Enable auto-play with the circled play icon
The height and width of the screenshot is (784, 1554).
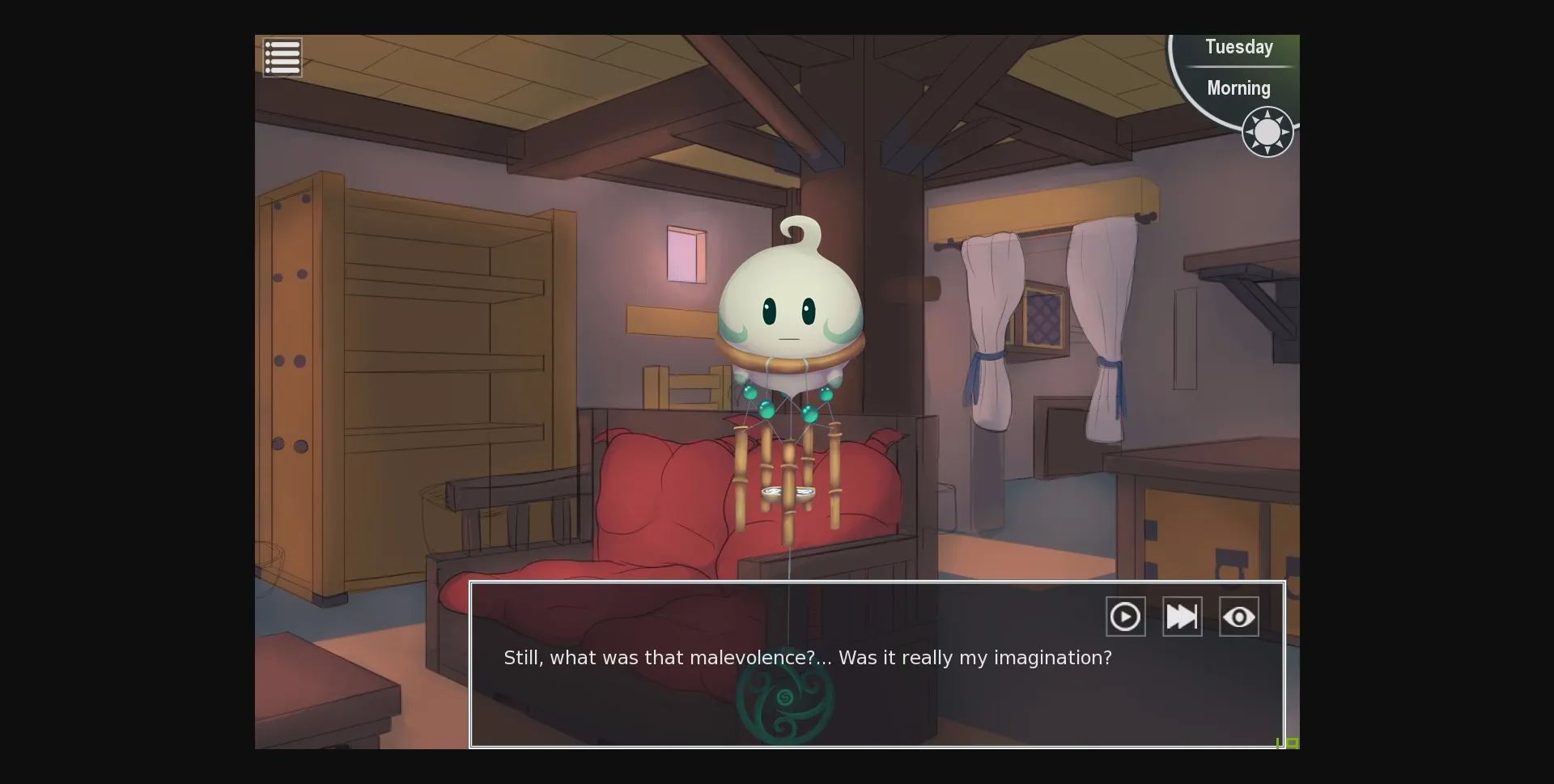point(1125,616)
